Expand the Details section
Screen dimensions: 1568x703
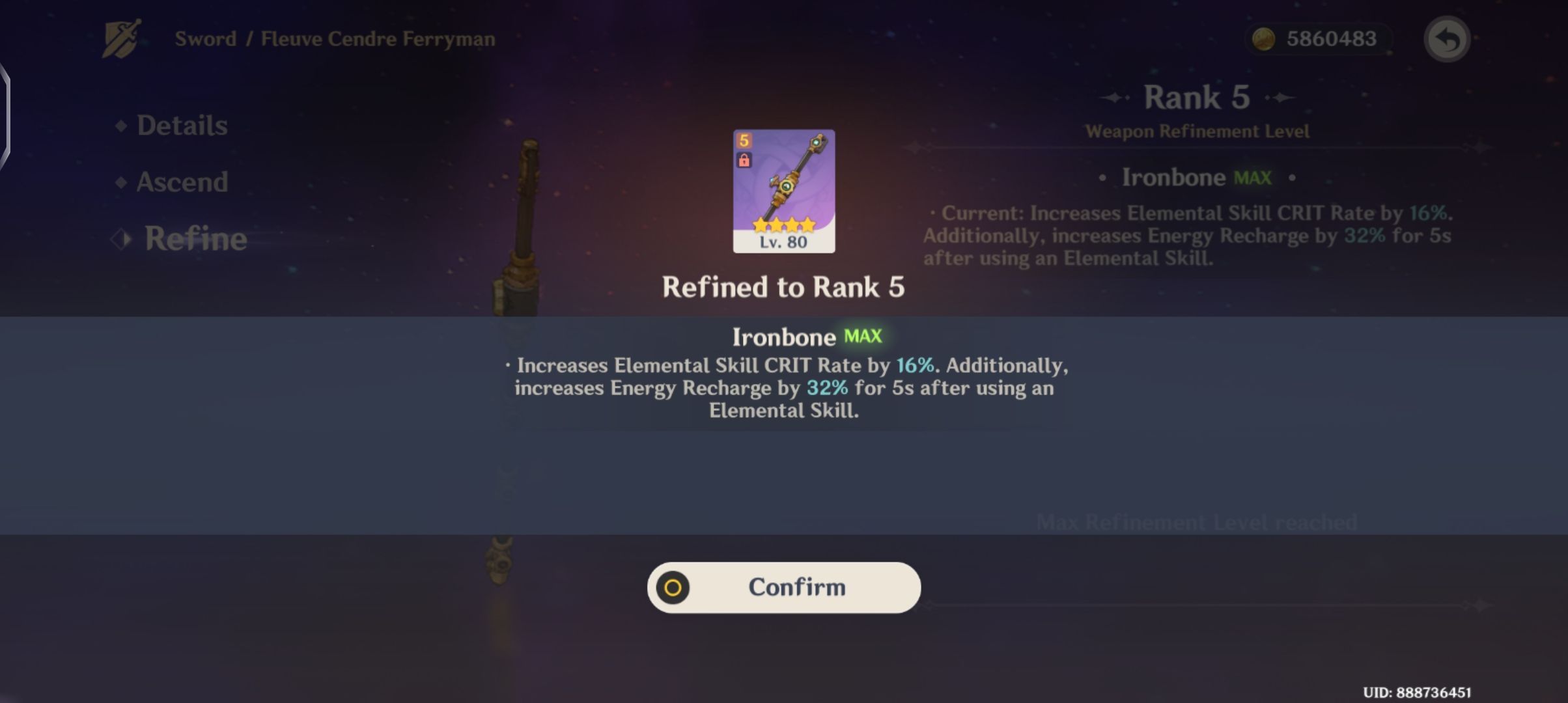click(182, 126)
